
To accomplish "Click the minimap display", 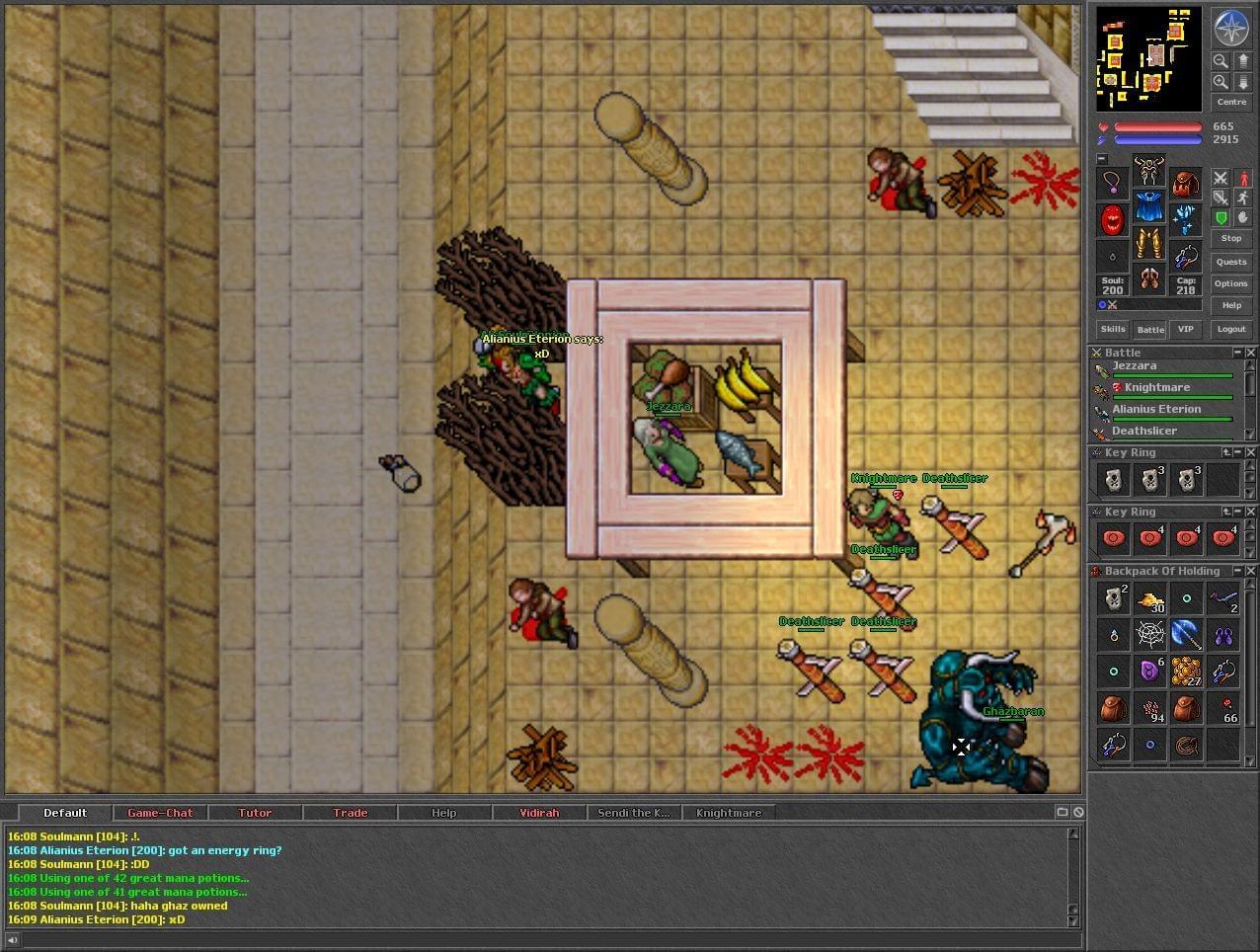I will 1148,59.
